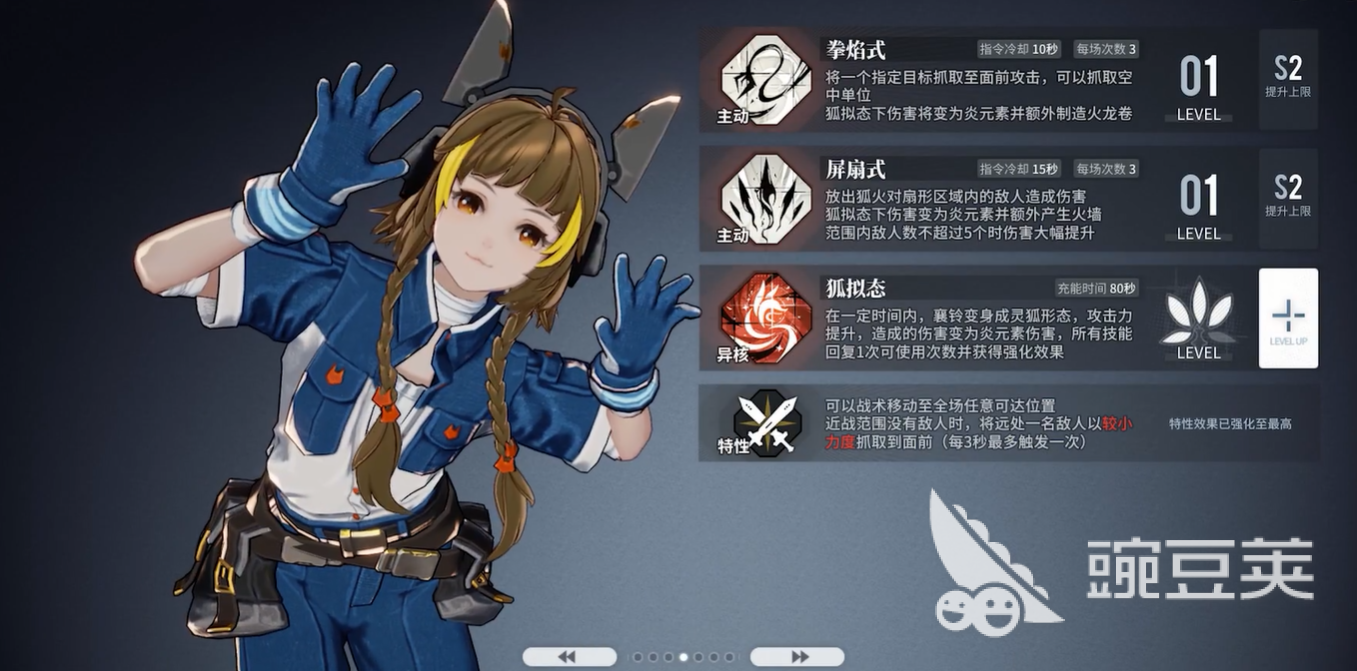Screen dimensions: 1357x671
Task: Go to the previous character page
Action: tap(569, 657)
